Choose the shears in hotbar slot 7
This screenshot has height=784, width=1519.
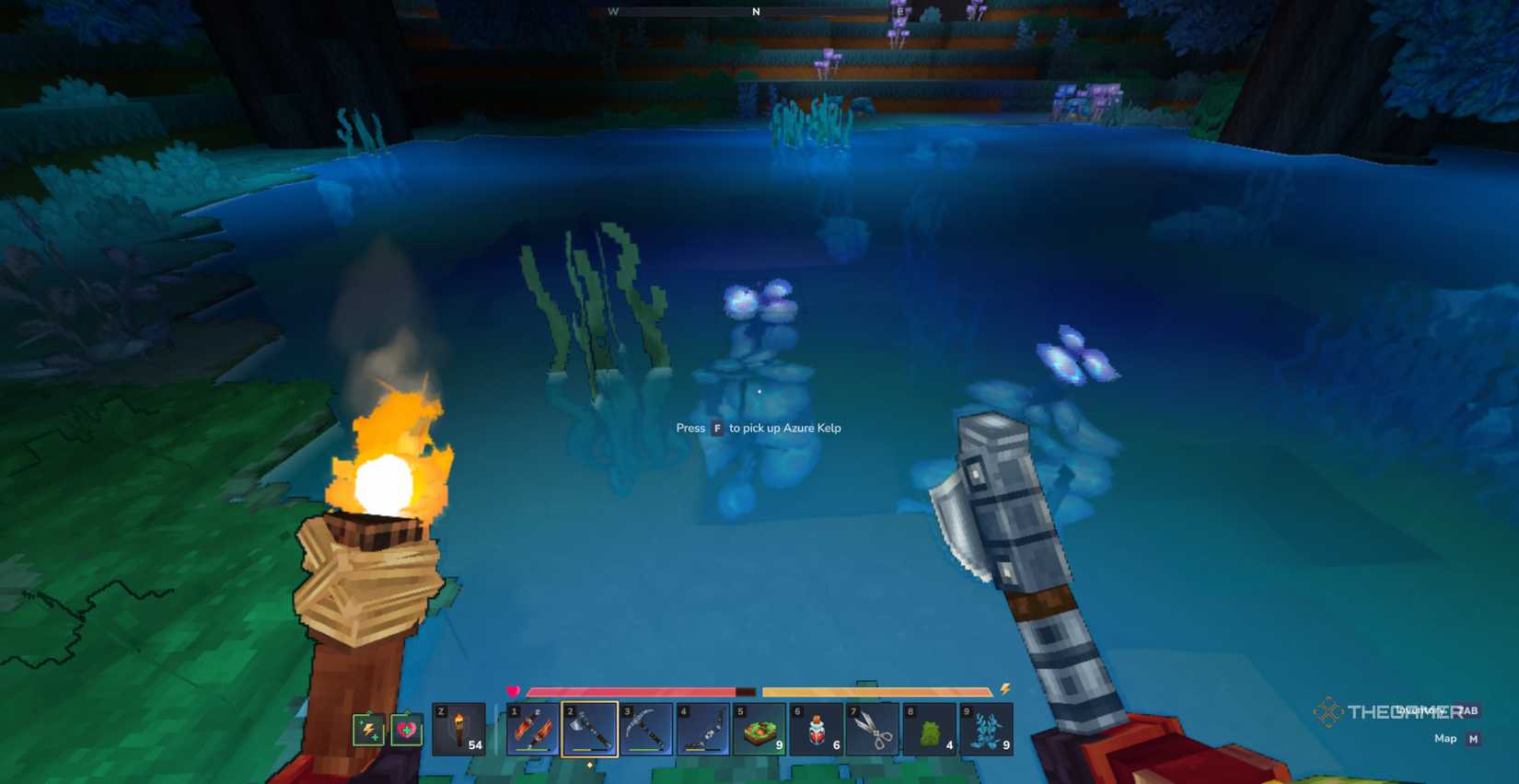point(872,731)
